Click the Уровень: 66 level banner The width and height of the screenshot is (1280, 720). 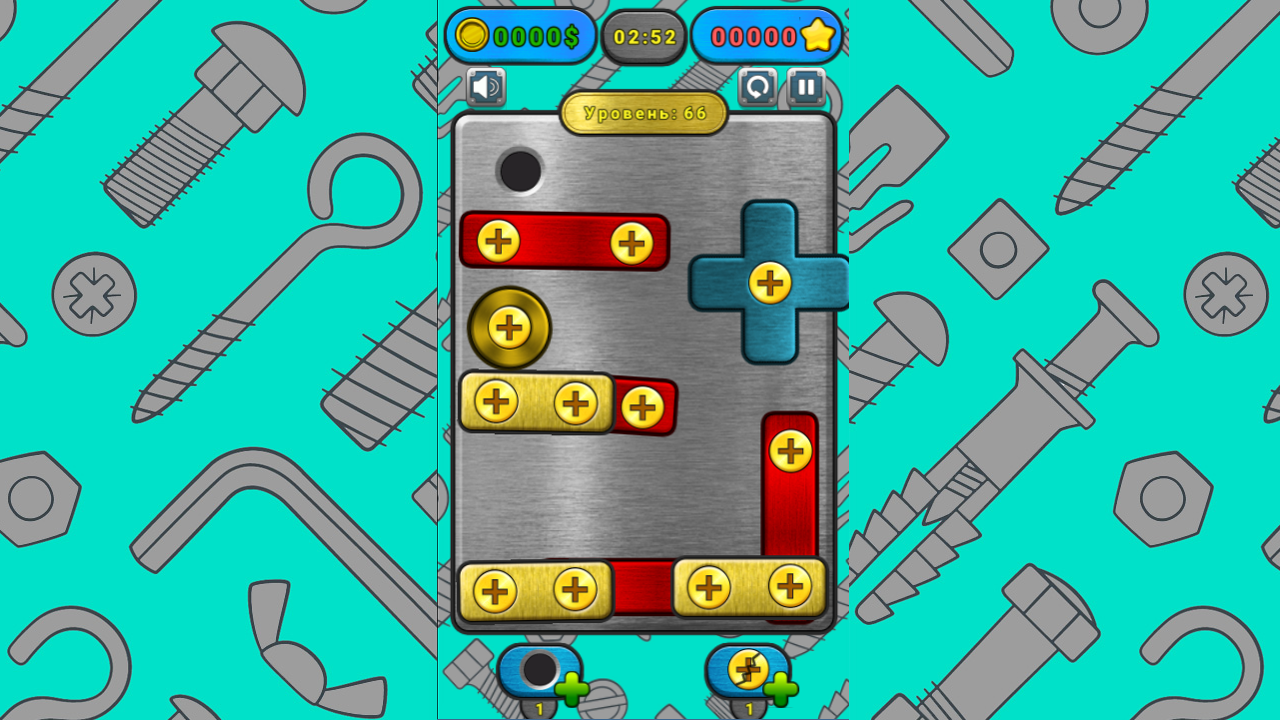[645, 112]
